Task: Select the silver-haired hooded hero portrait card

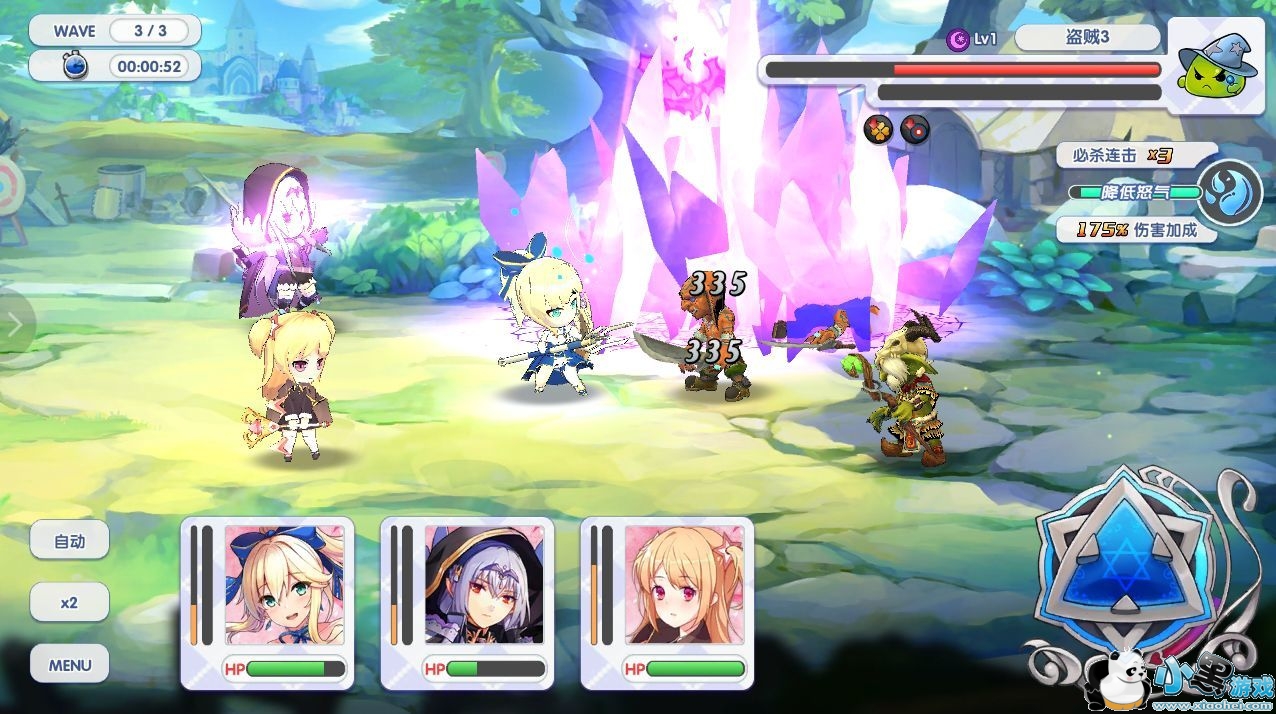Action: click(x=484, y=586)
